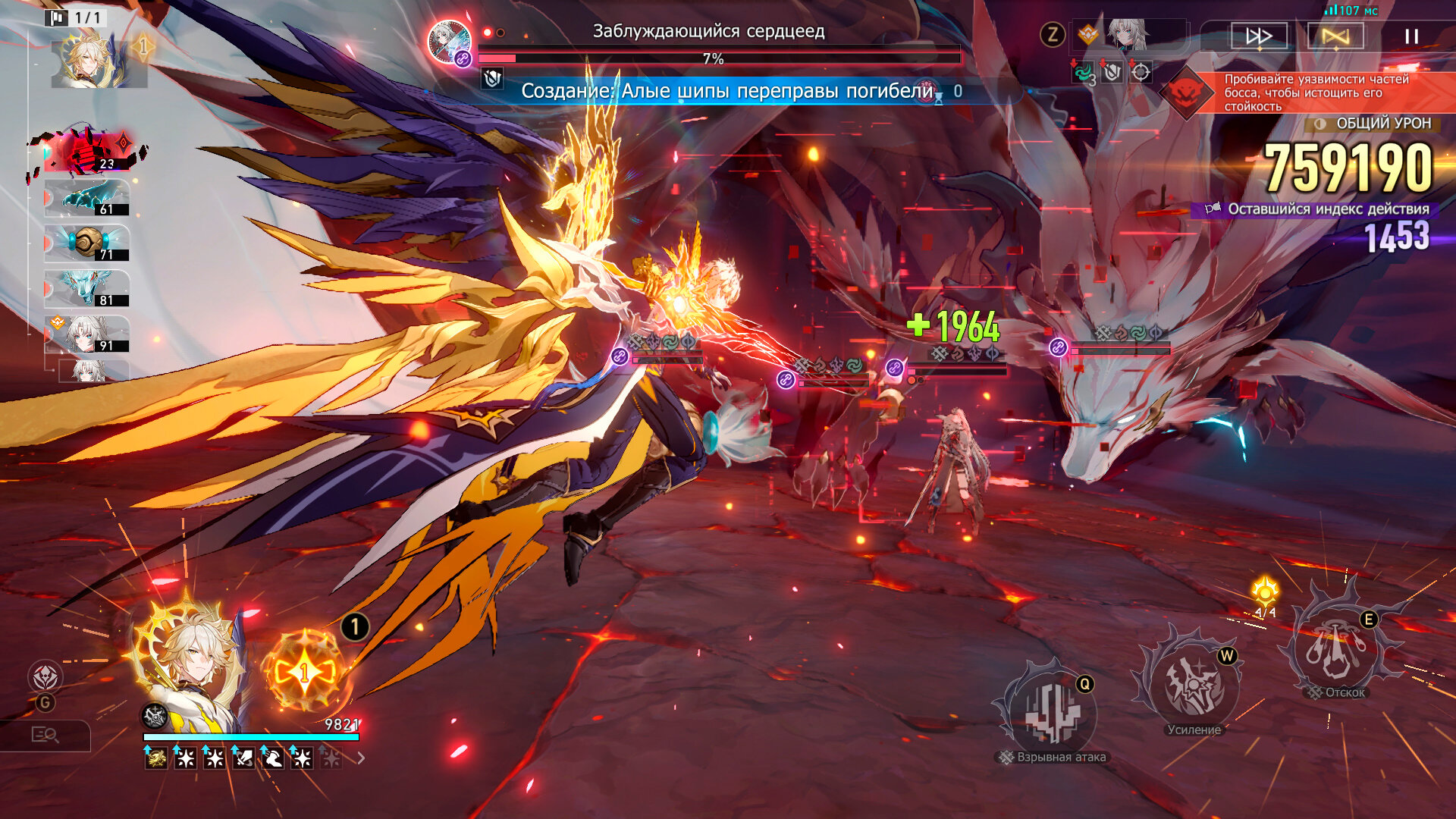Choose the round-orb turn card numbered 71
The image size is (1456, 819).
(x=87, y=244)
